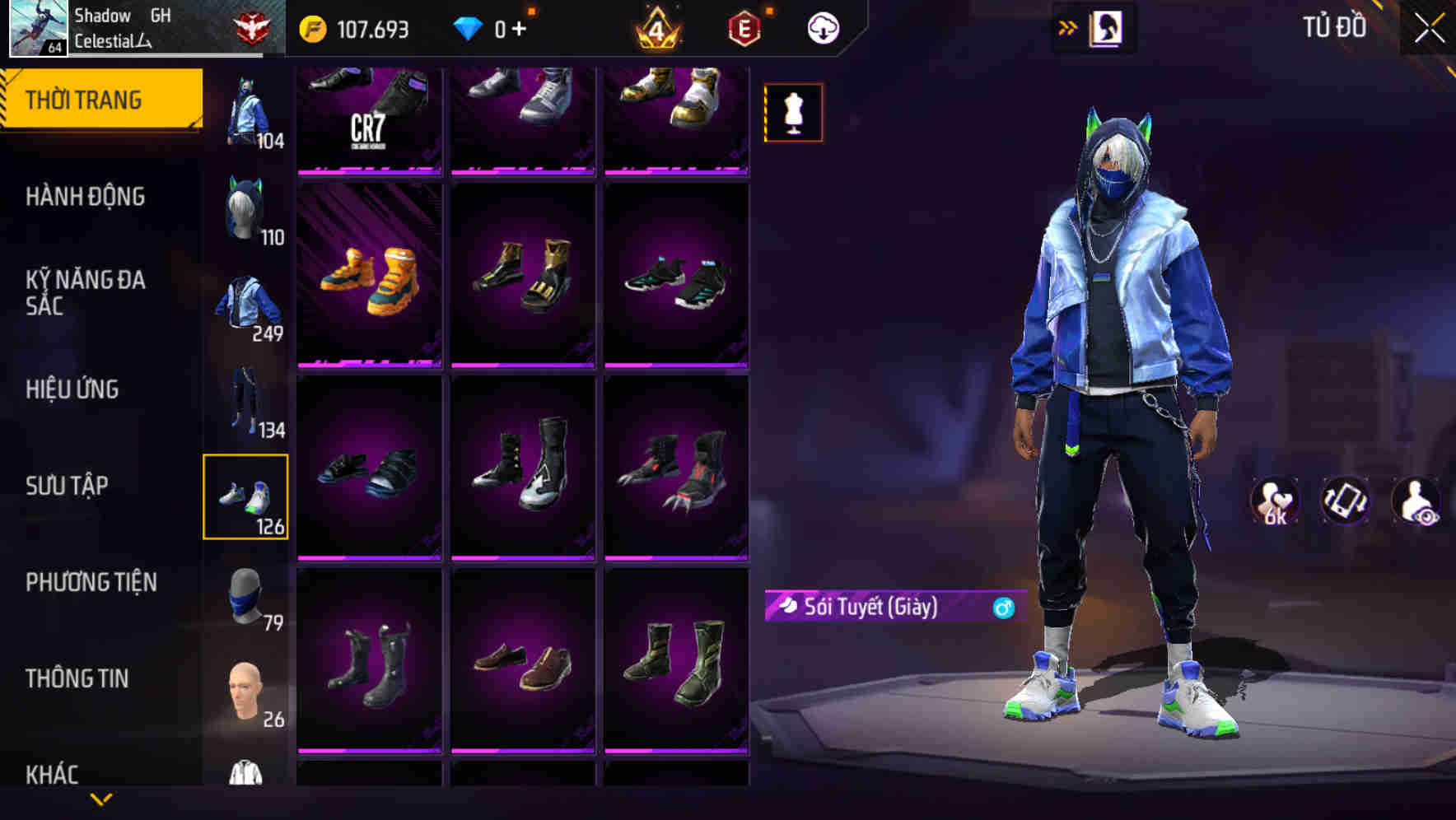Open the cloud download icon

[822, 27]
